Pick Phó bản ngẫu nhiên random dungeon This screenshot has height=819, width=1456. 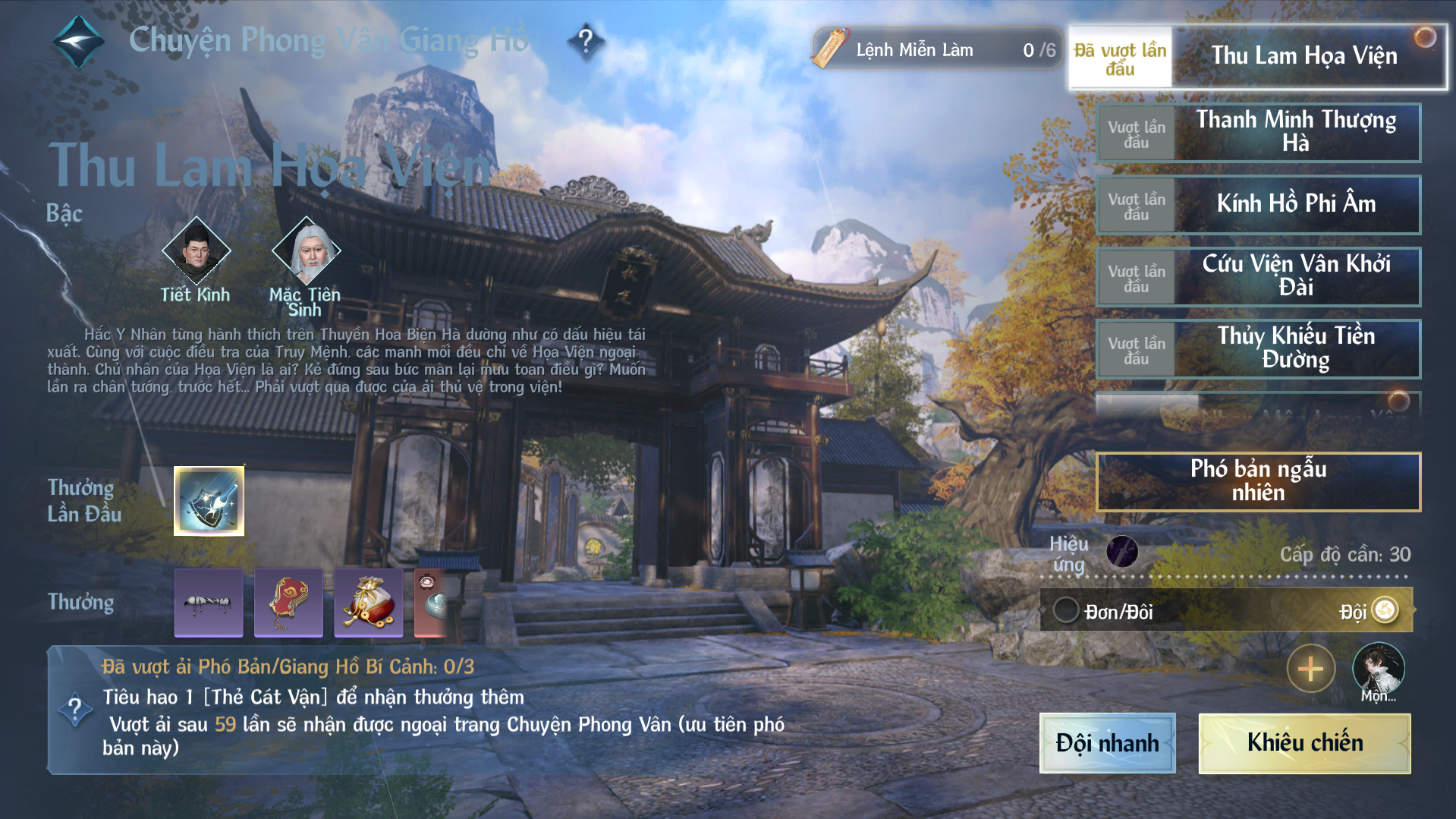coord(1258,481)
